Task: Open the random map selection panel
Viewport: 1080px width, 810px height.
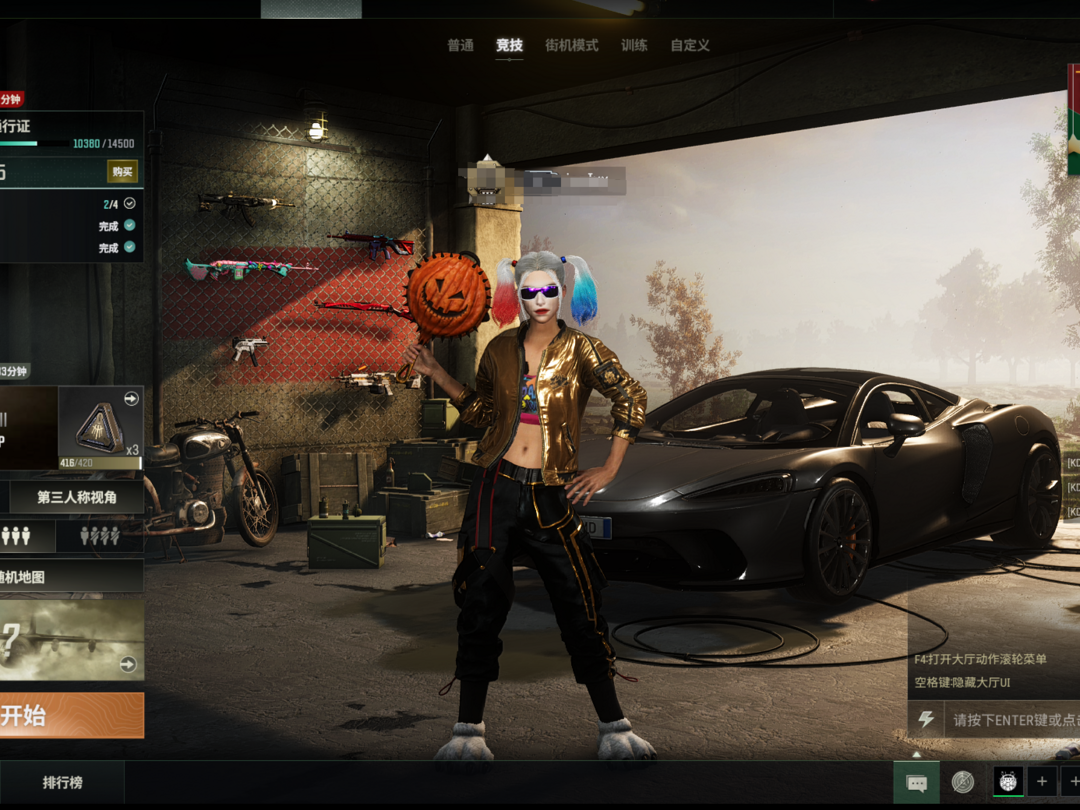Action: (x=70, y=576)
